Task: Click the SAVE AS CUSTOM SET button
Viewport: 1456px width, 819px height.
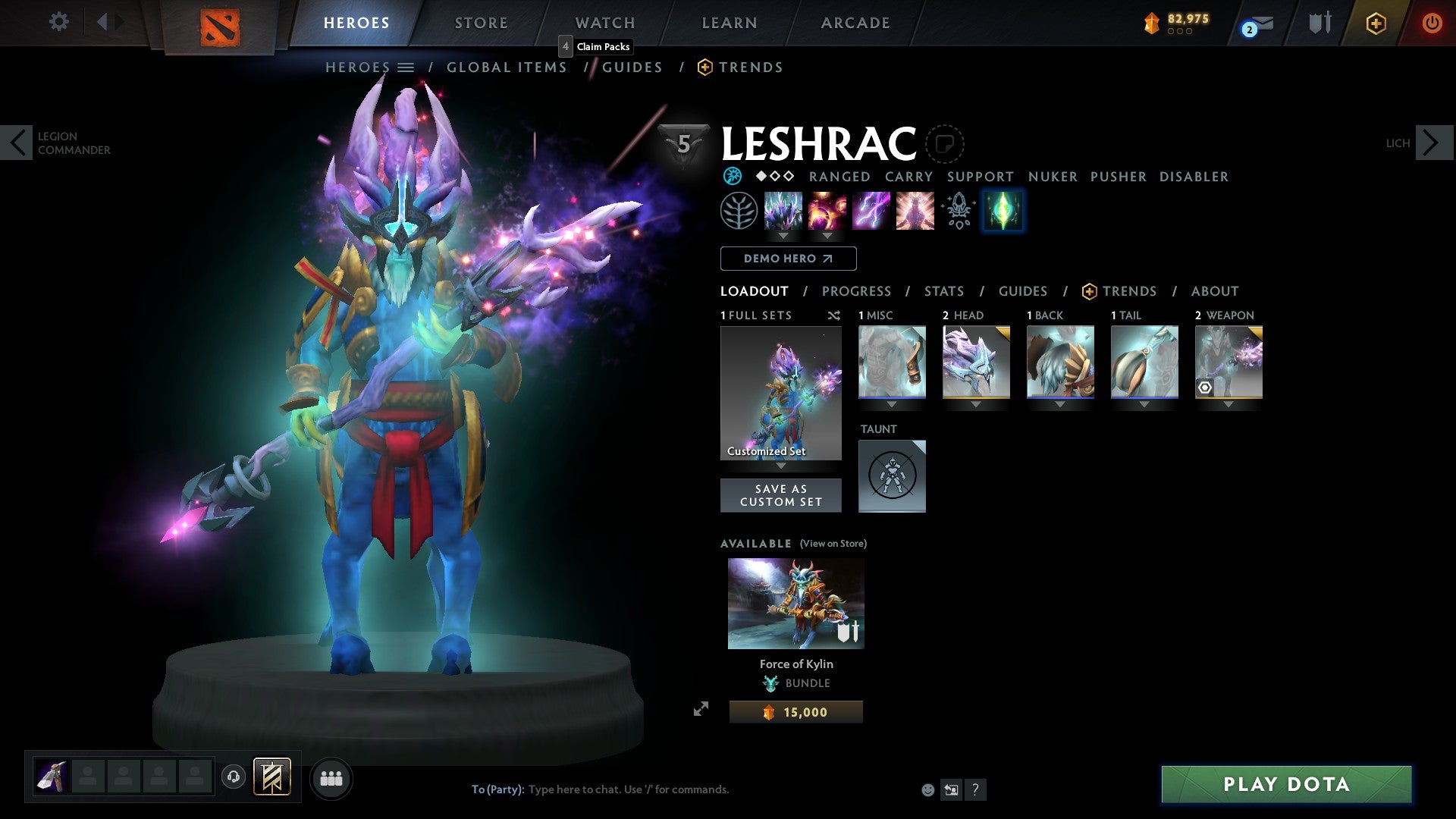Action: click(781, 495)
